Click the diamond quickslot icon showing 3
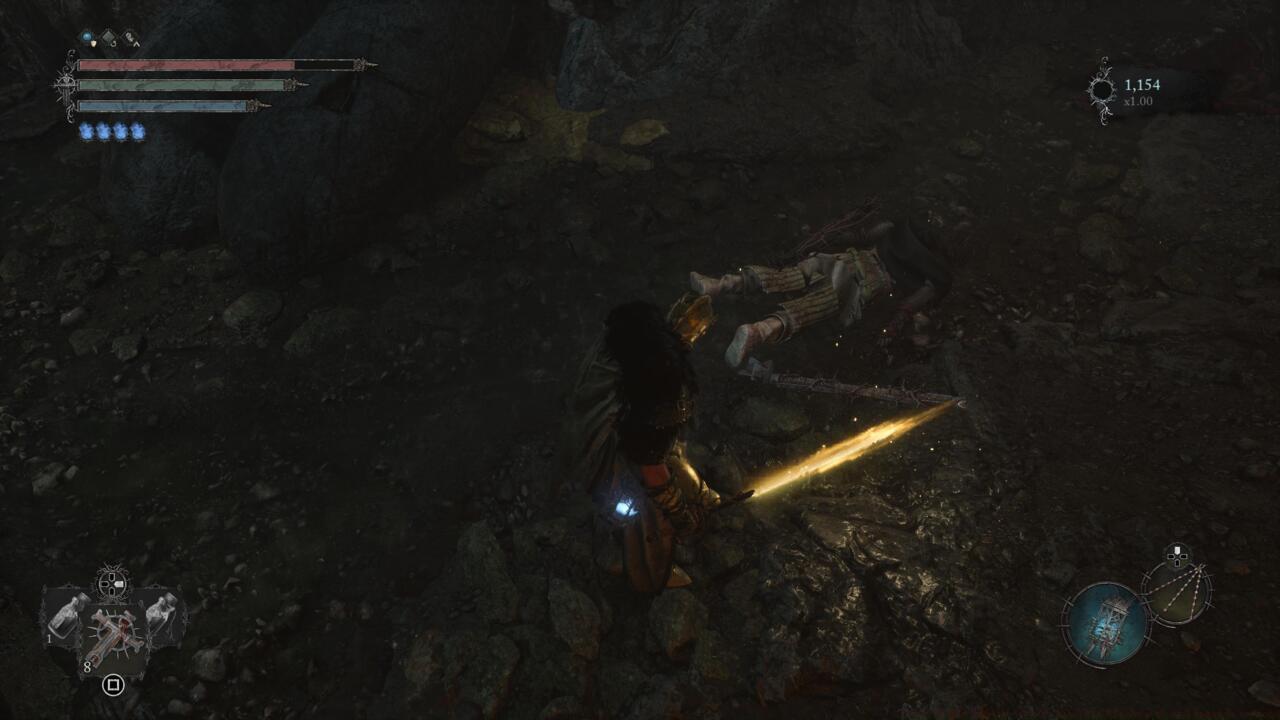This screenshot has width=1280, height=720. pyautogui.click(x=108, y=37)
